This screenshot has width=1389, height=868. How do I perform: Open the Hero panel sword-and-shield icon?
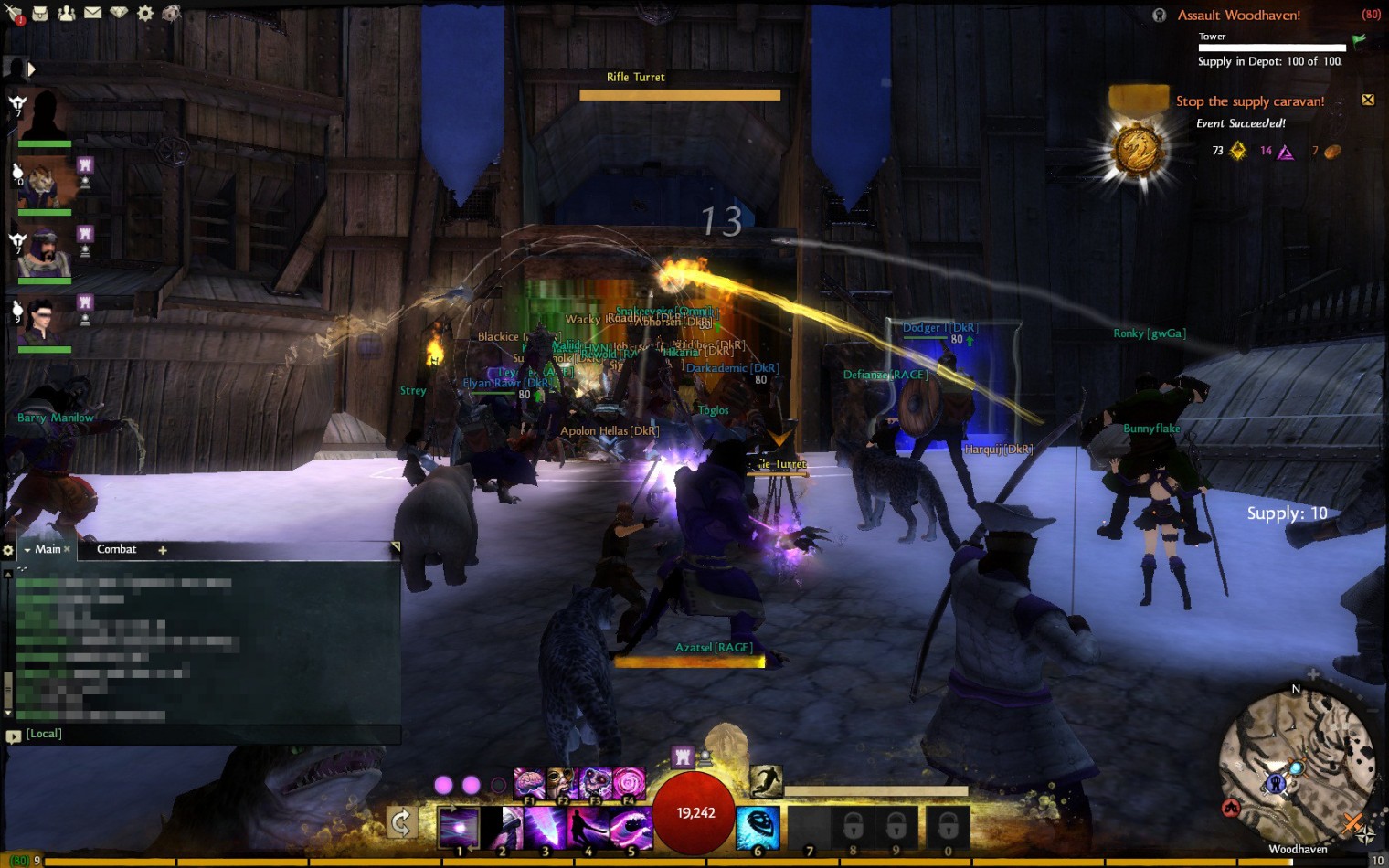pos(14,14)
